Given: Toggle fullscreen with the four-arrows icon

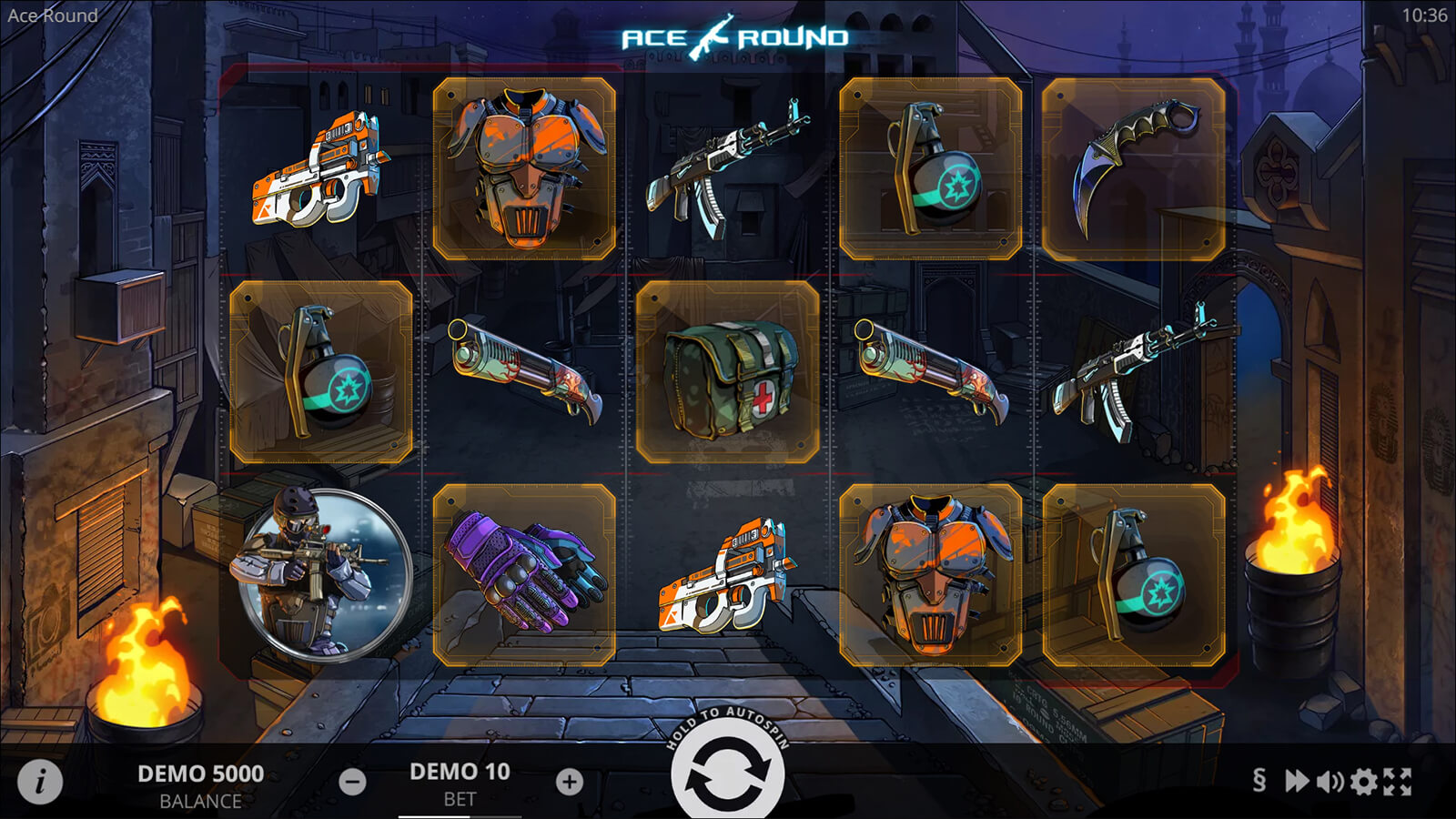Looking at the screenshot, I should coord(1398,781).
